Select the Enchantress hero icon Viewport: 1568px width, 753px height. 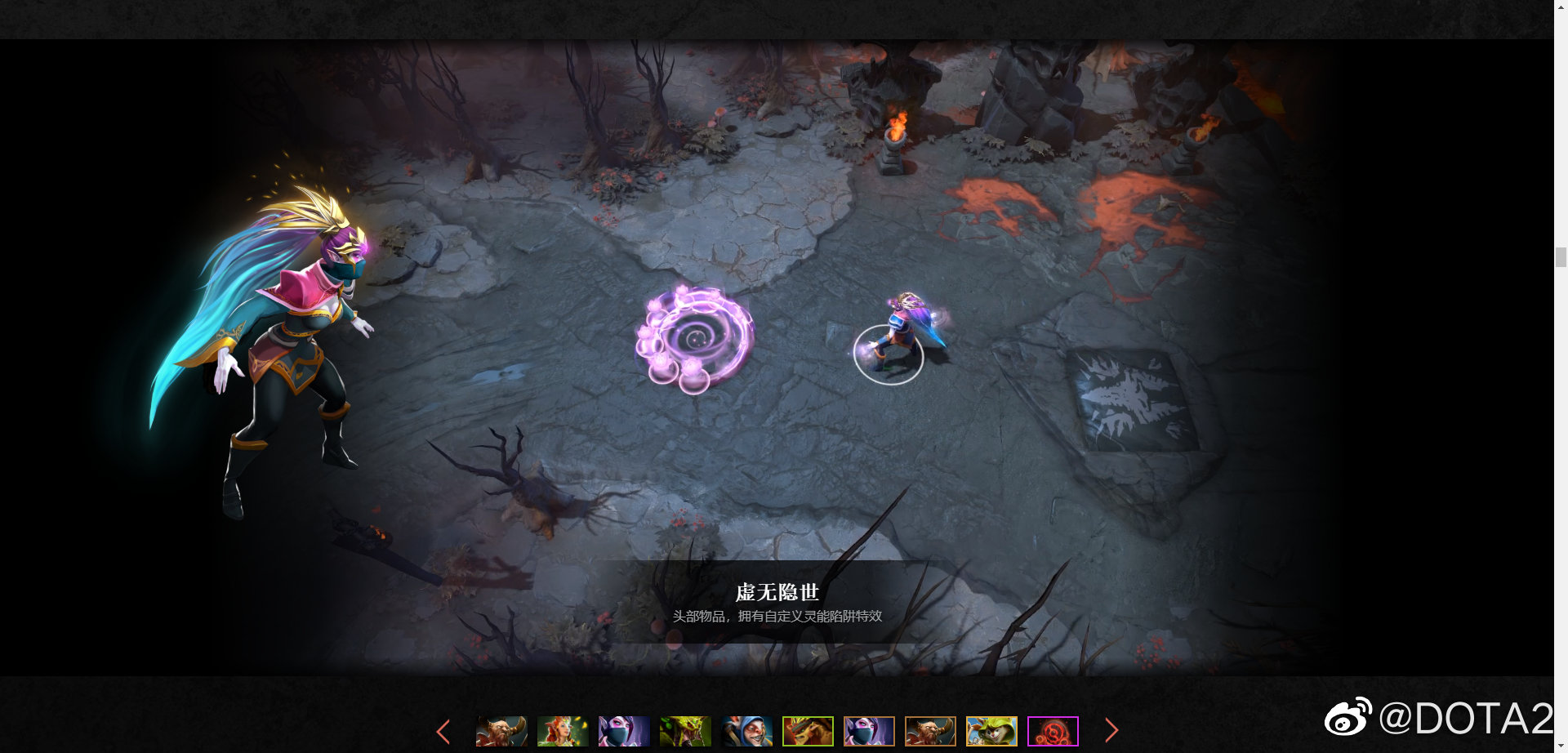[x=562, y=732]
